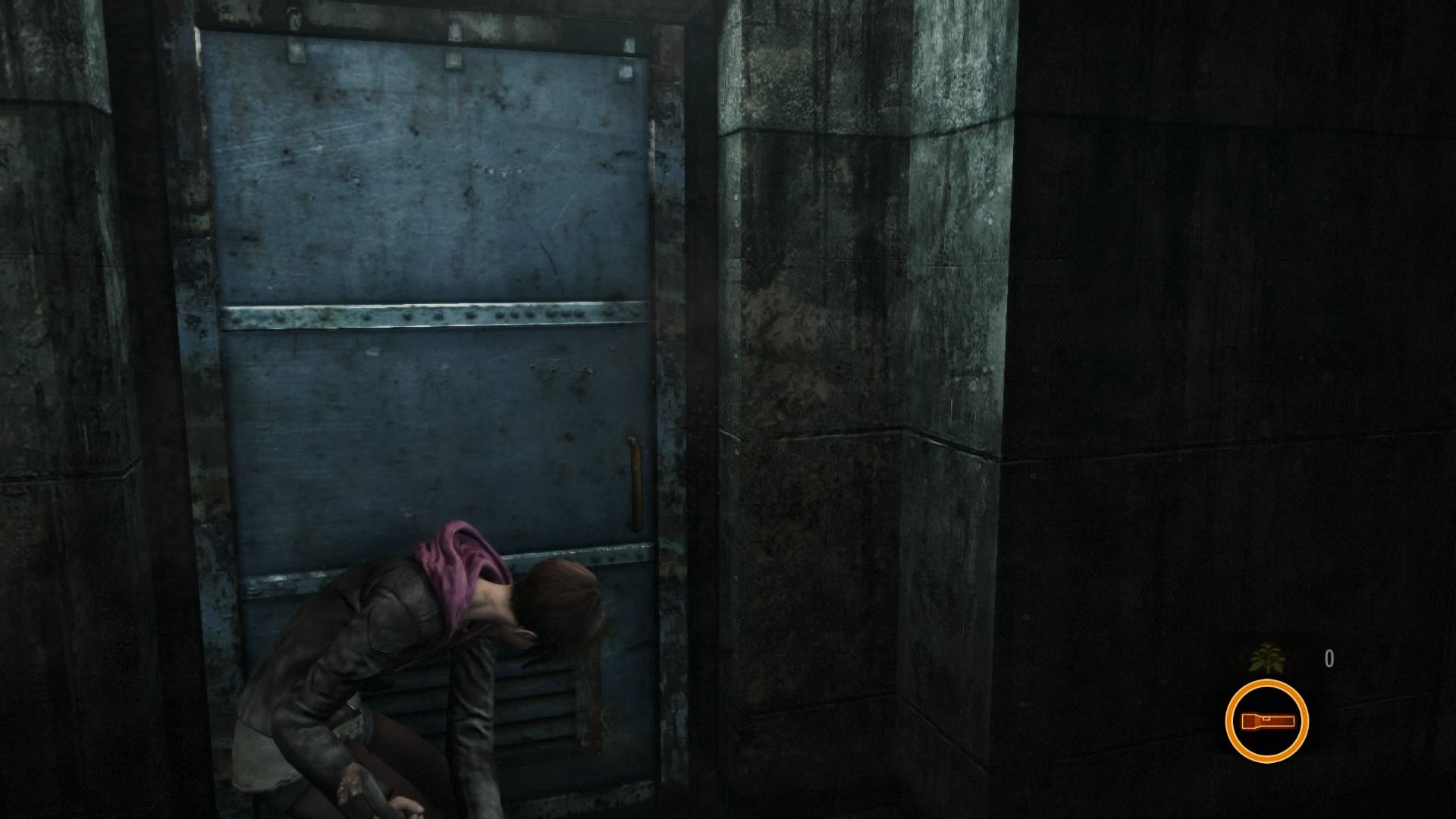1456x819 pixels.
Task: Click the green herb item icon
Action: (x=1263, y=659)
